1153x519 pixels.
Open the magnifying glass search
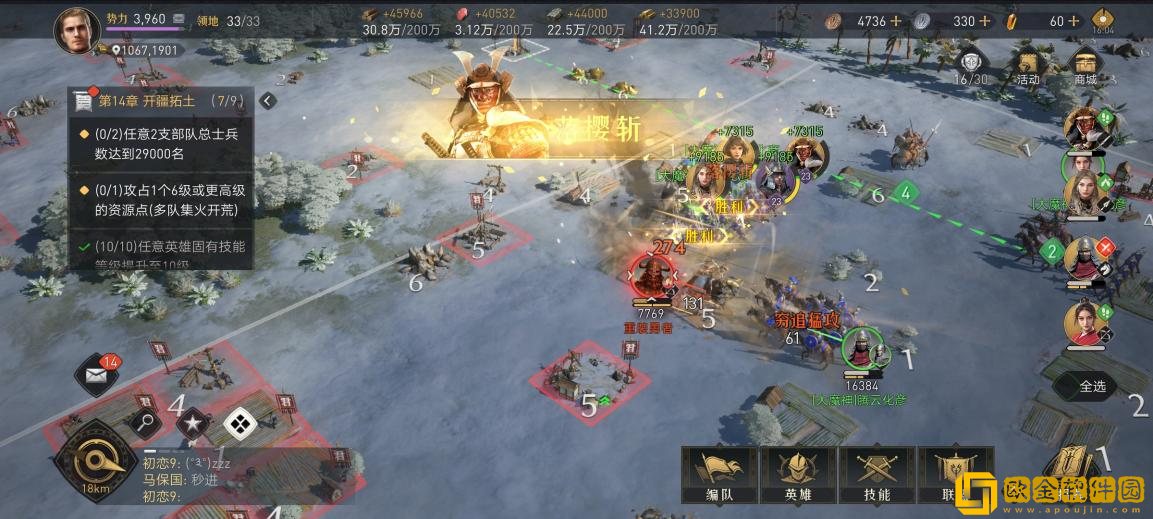(x=146, y=423)
